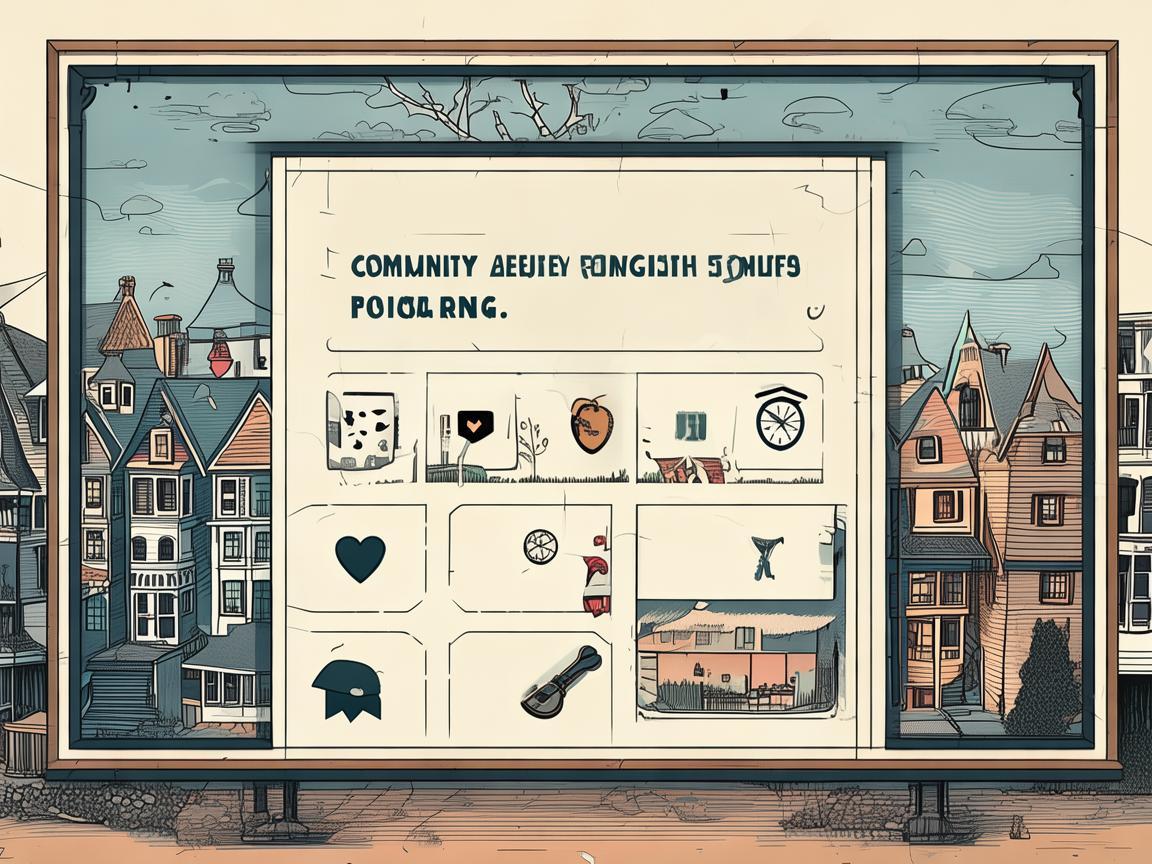The height and width of the screenshot is (864, 1152).
Task: Select the dark hat badge tile
Action: [347, 689]
